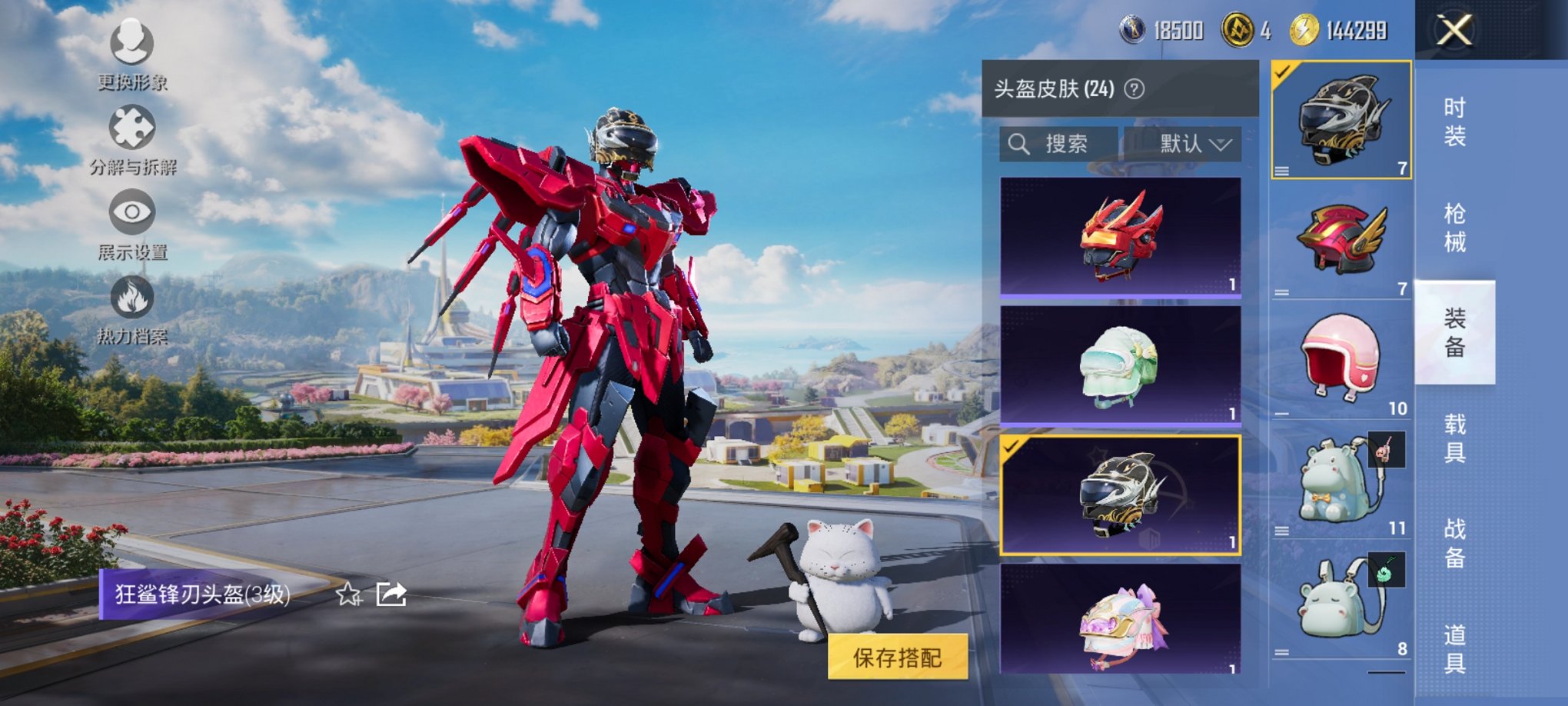Open the 更换形象 avatar icon
The width and height of the screenshot is (1568, 706).
[x=132, y=46]
